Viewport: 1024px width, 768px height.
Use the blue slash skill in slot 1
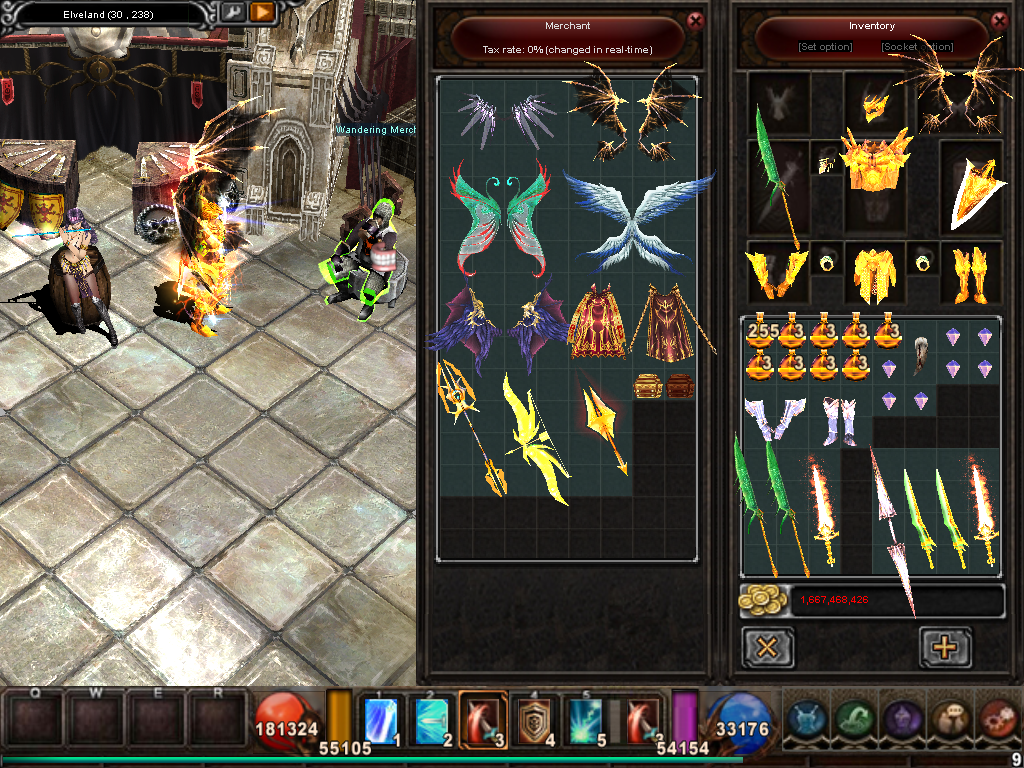pos(382,719)
